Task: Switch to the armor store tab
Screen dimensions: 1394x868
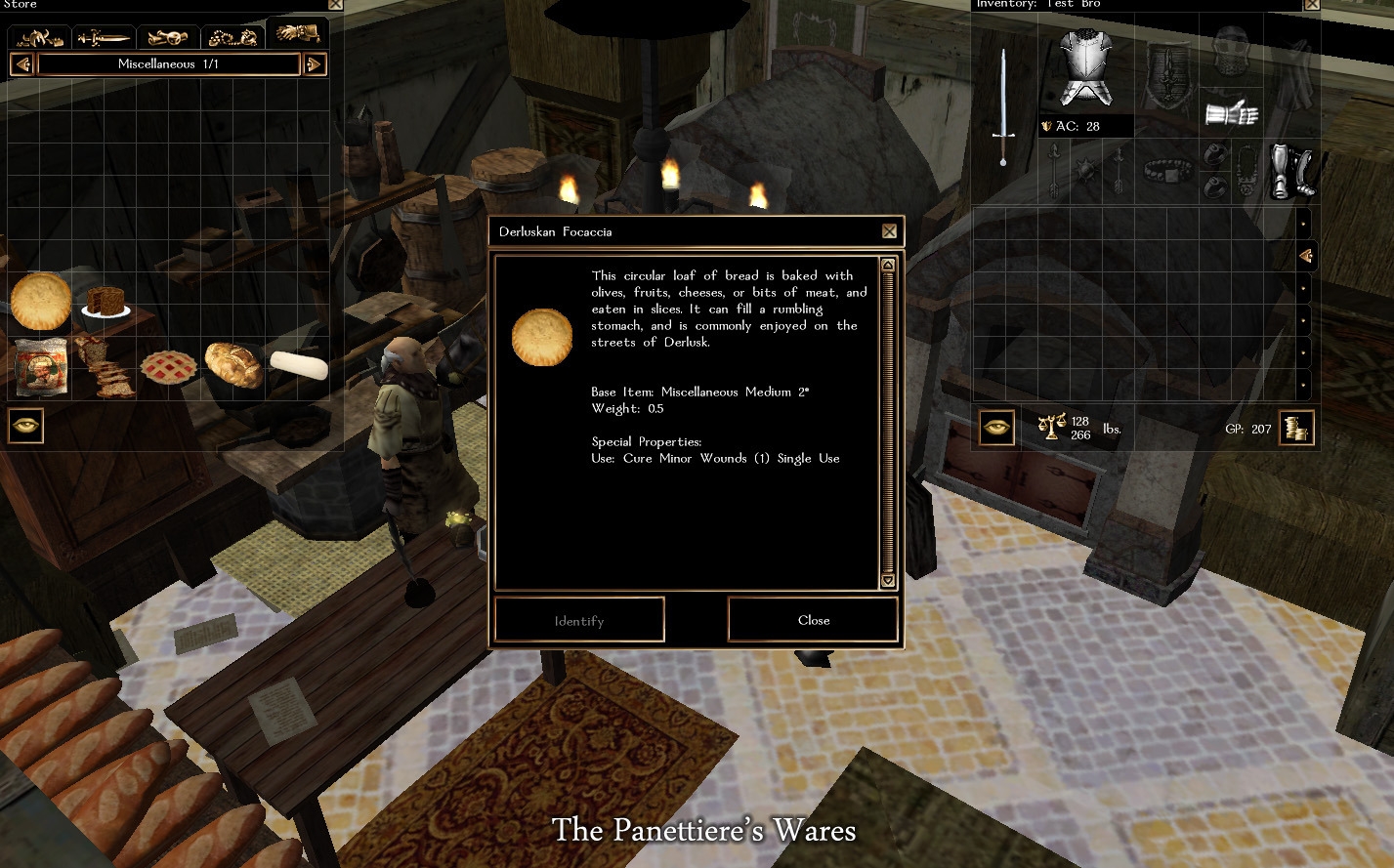Action: pyautogui.click(x=40, y=37)
